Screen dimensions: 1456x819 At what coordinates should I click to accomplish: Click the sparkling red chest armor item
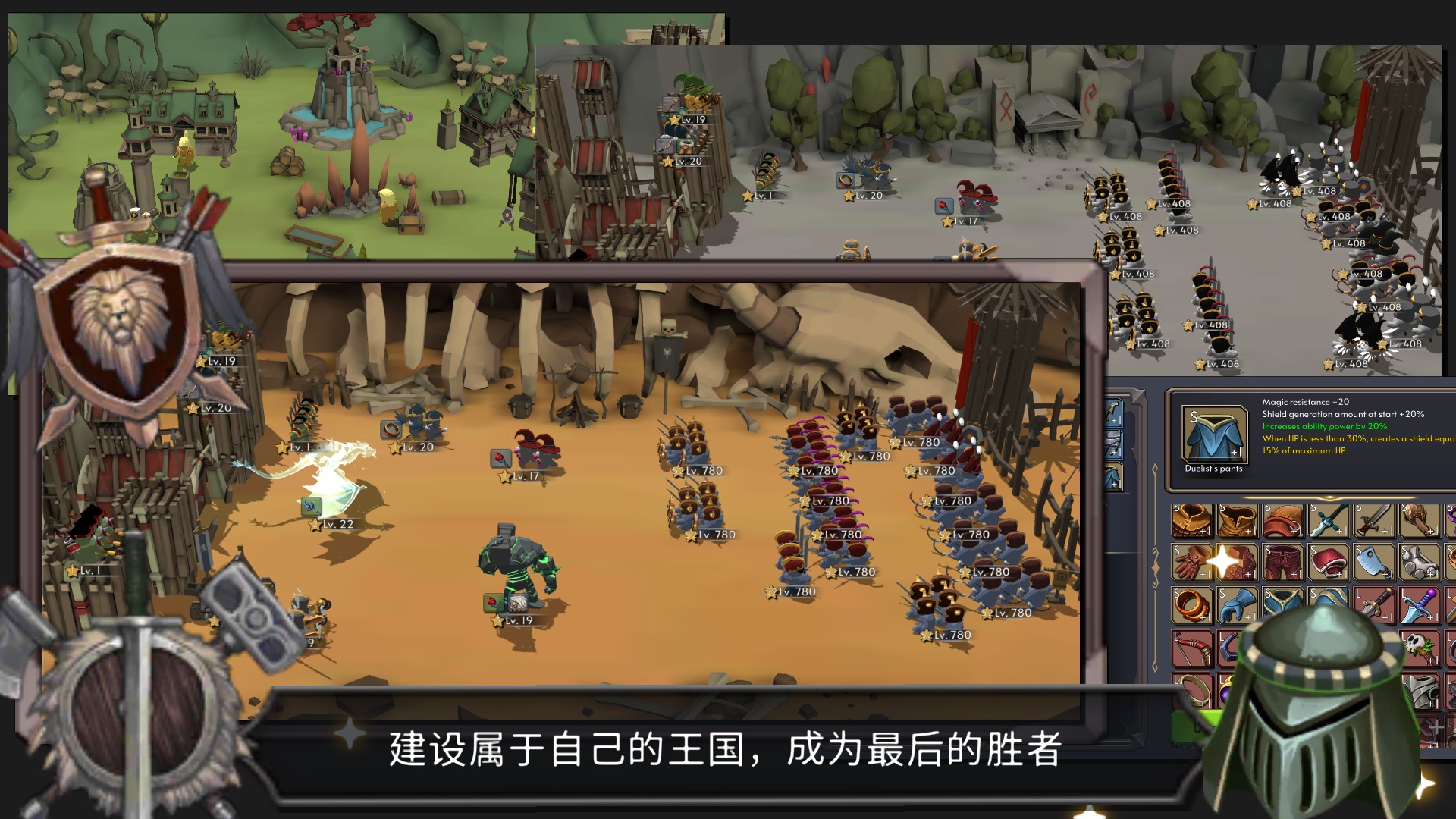point(1239,563)
